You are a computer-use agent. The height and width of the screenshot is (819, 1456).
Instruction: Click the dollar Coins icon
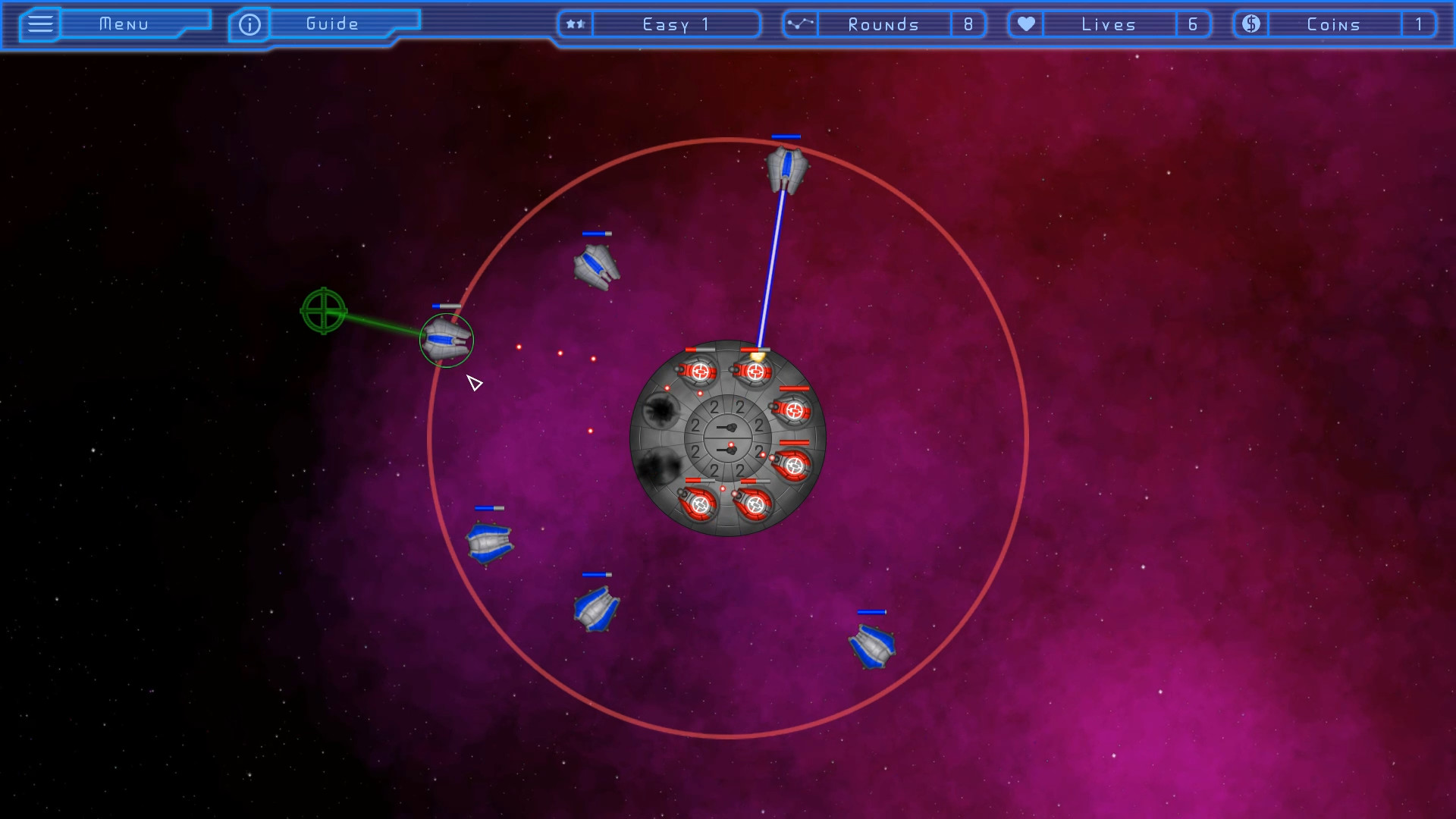[x=1250, y=24]
